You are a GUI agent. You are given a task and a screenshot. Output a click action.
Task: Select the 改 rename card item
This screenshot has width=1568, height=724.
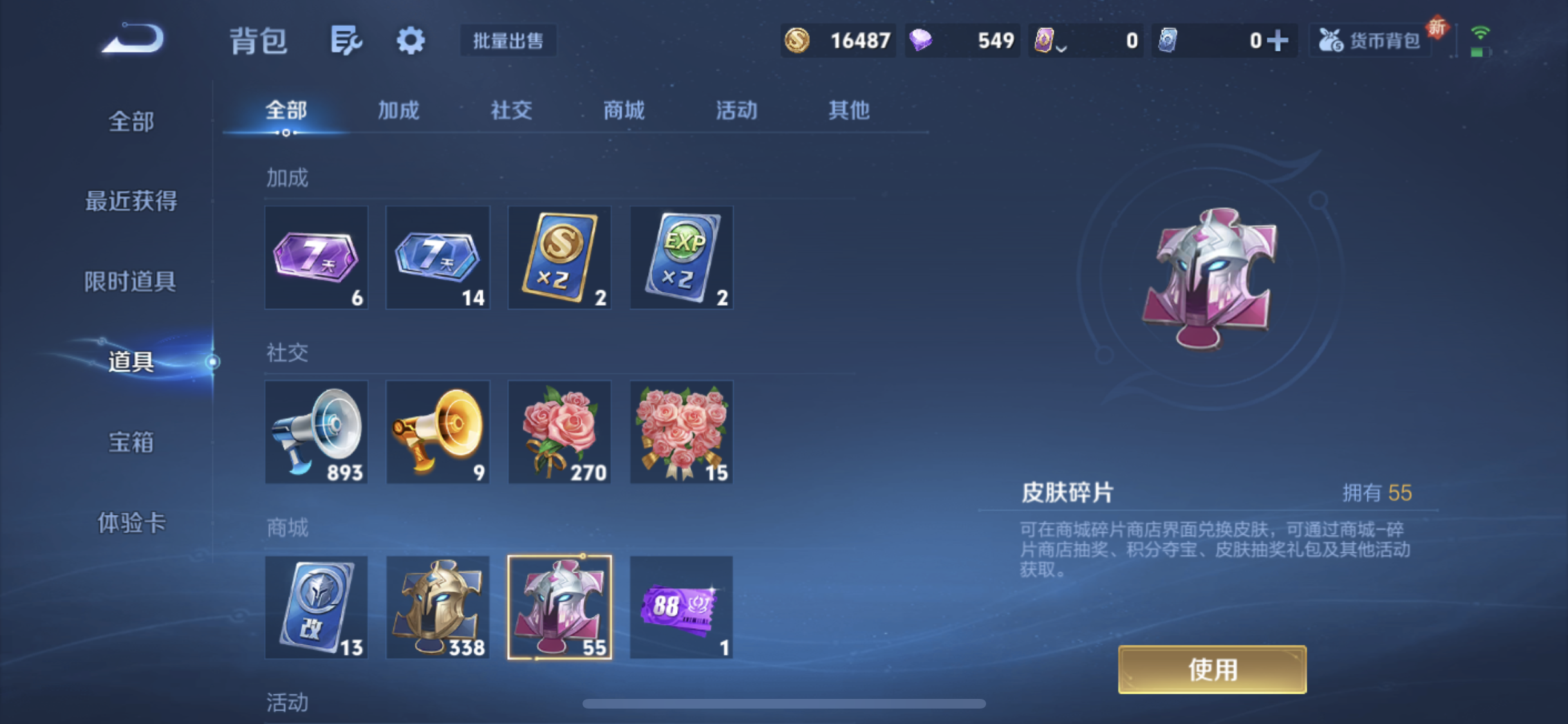[x=315, y=606]
